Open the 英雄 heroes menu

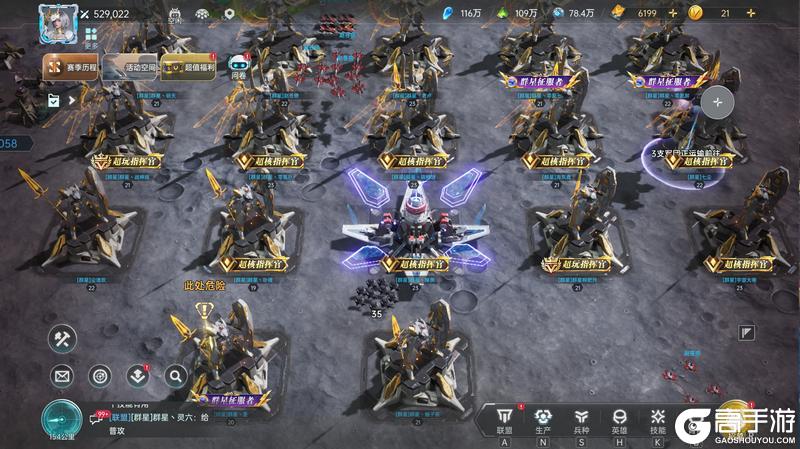click(x=619, y=421)
